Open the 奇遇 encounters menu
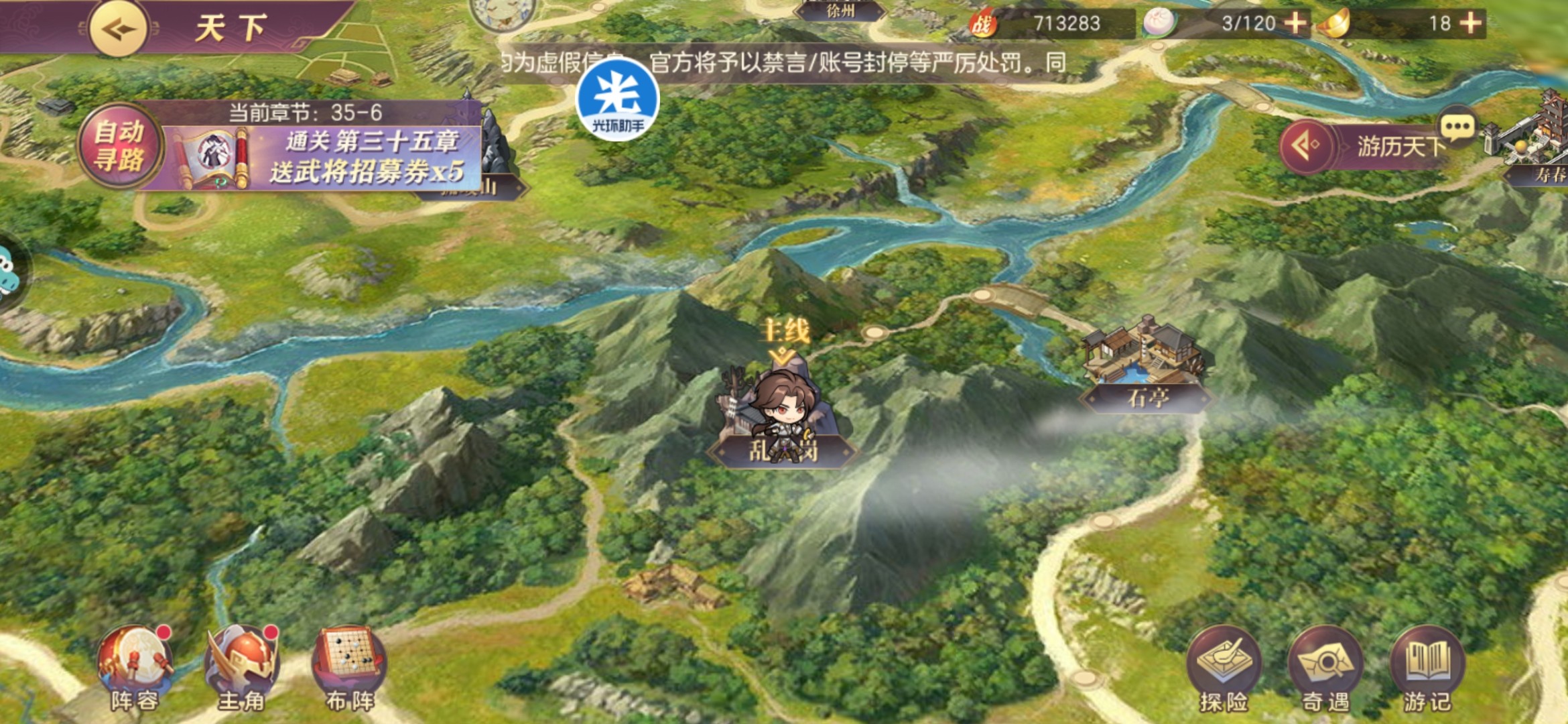 click(1325, 667)
